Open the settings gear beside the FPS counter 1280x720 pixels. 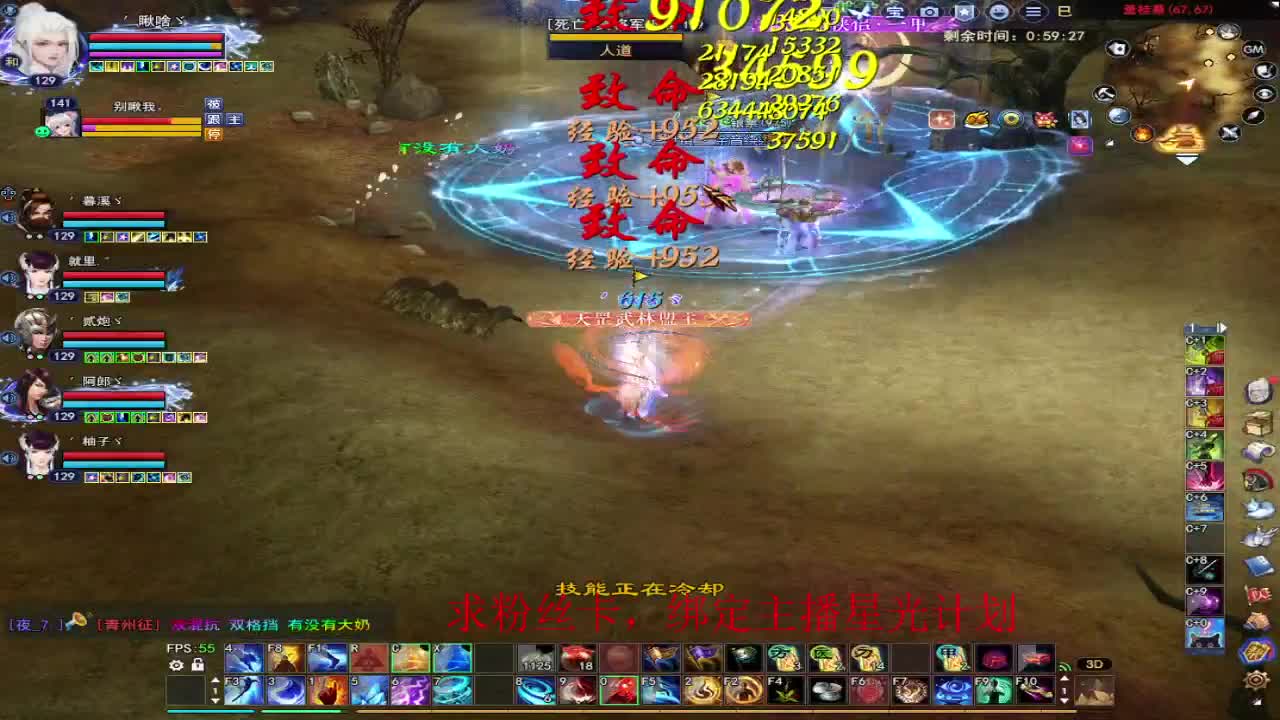click(176, 665)
